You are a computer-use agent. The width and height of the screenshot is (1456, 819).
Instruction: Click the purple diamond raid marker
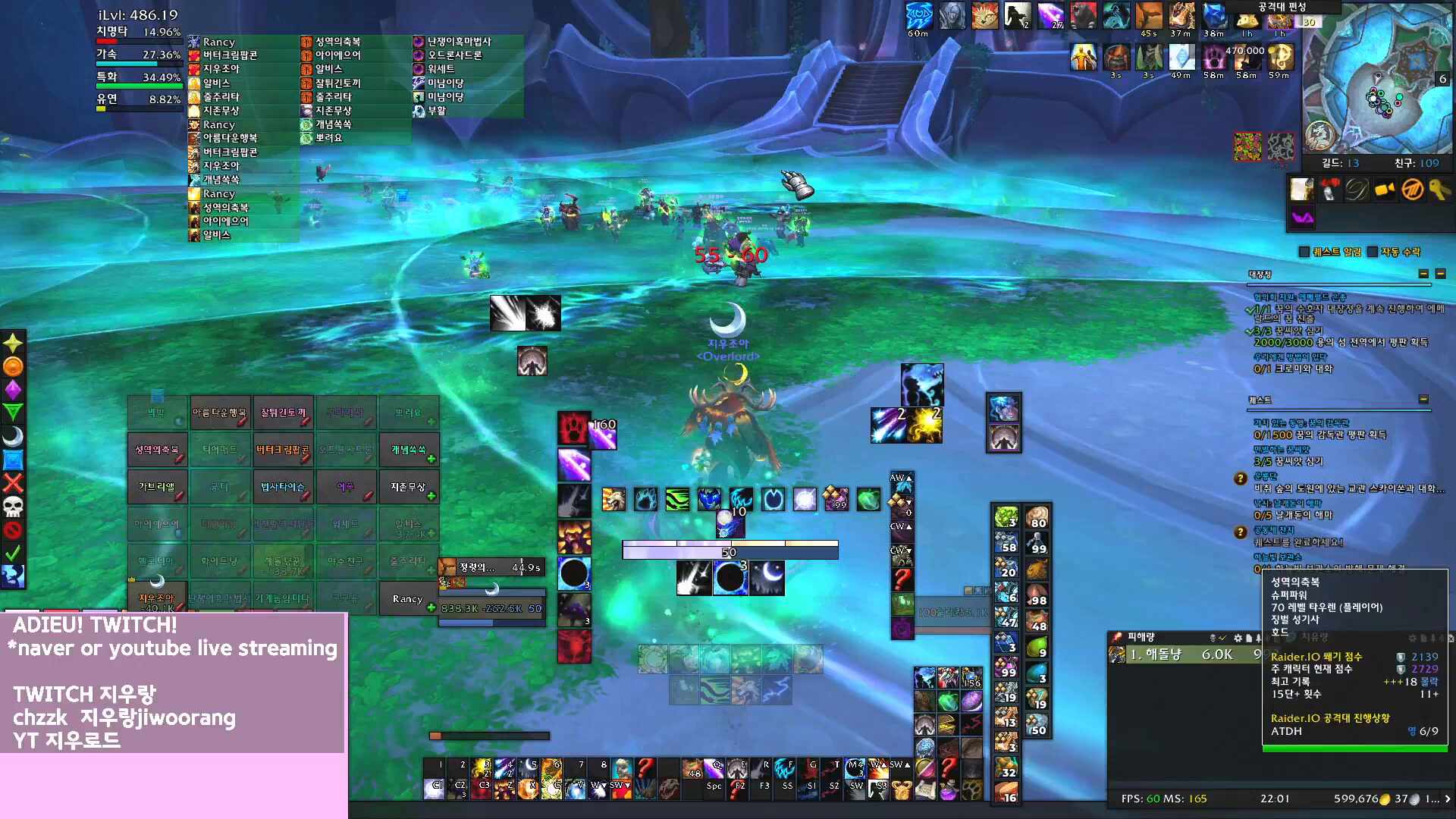click(x=13, y=390)
